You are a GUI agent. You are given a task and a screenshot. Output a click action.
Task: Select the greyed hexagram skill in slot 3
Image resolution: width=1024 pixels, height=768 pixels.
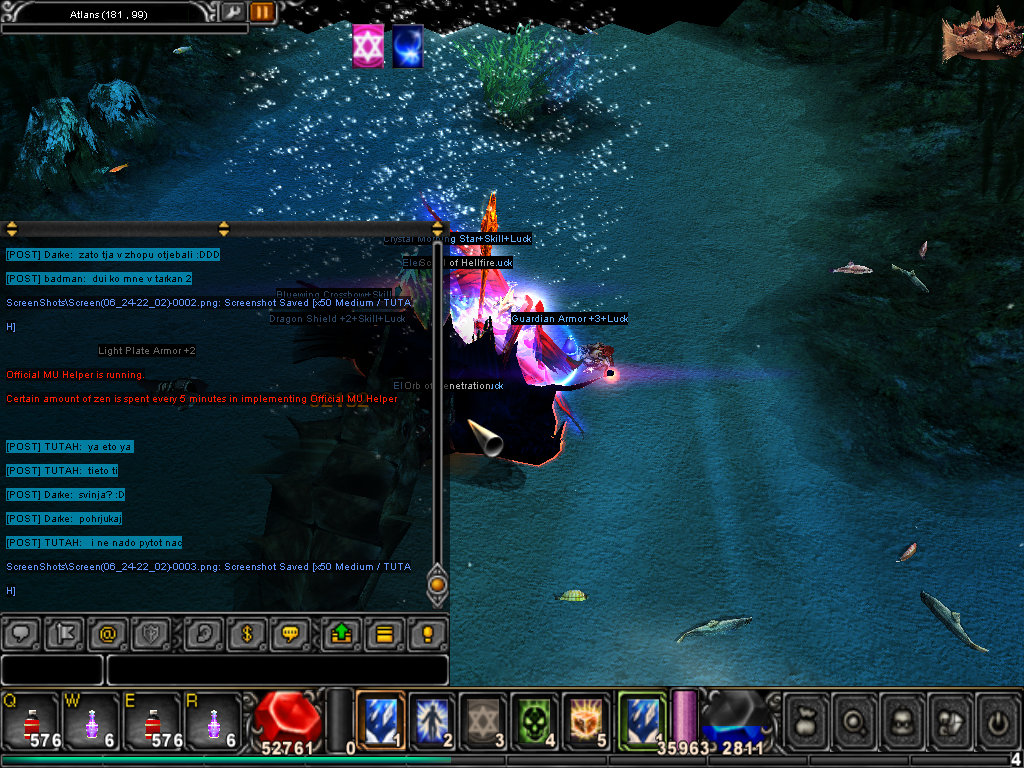[x=484, y=718]
